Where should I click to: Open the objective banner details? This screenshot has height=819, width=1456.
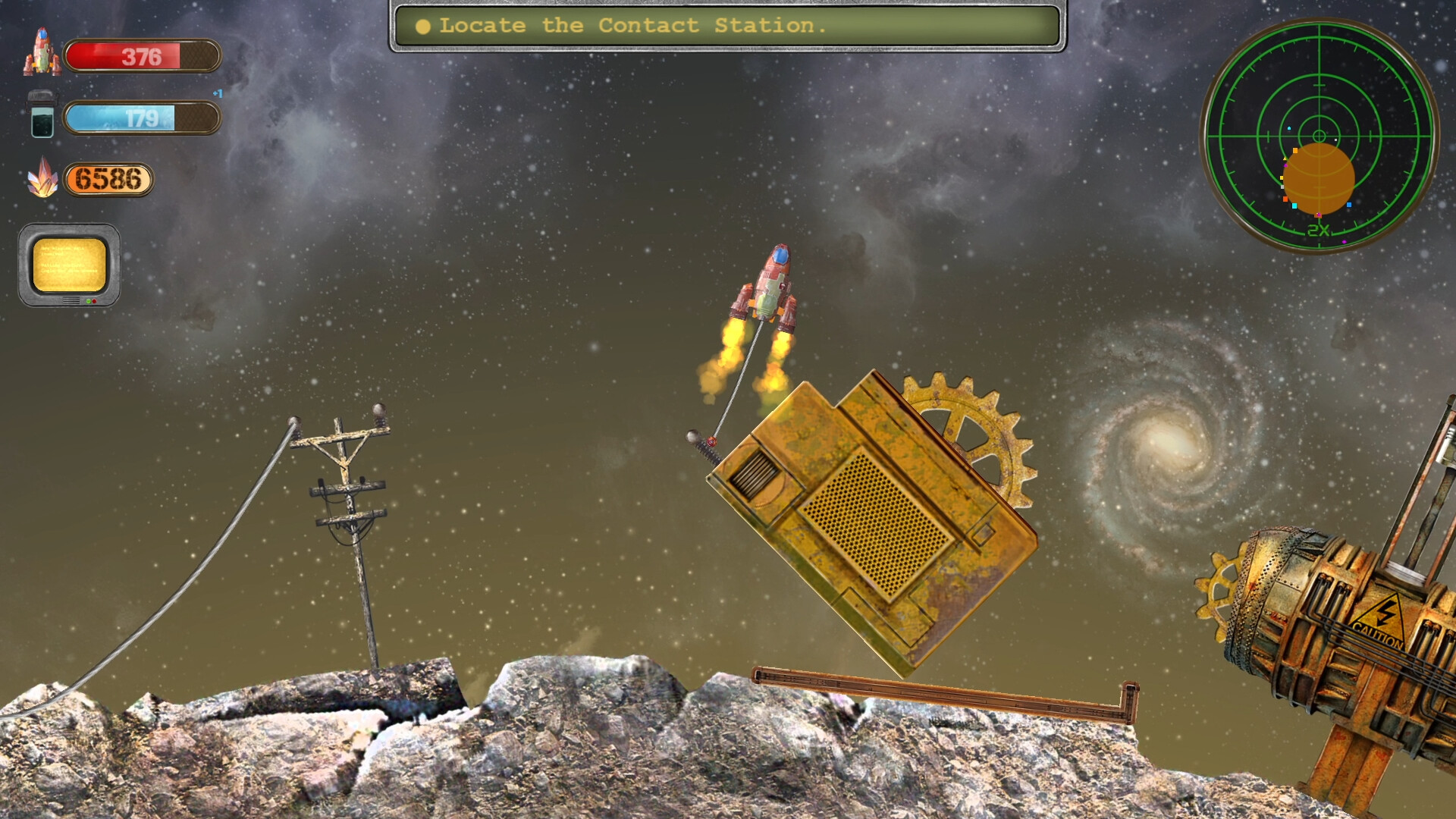click(728, 27)
